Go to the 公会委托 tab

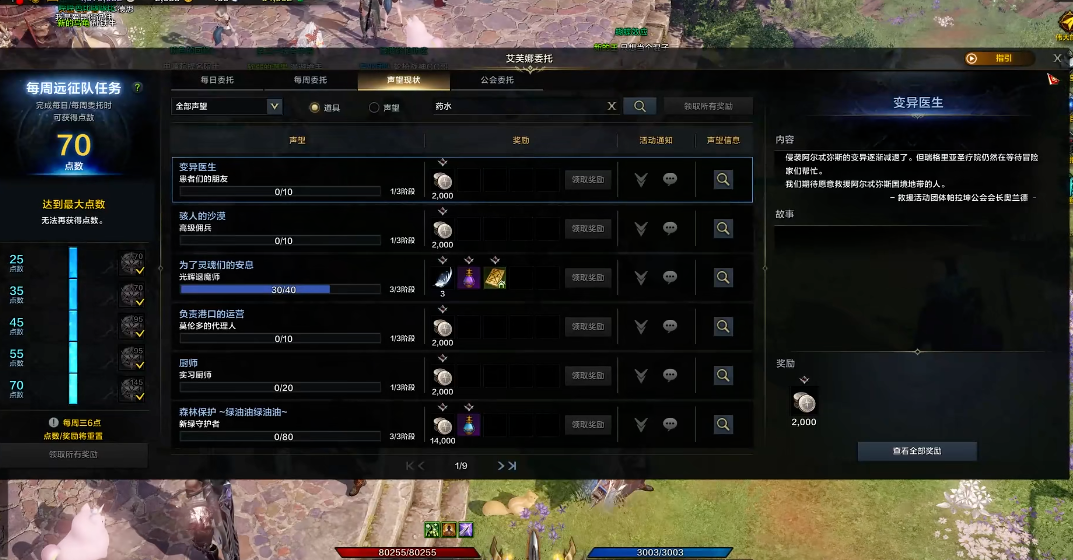pyautogui.click(x=497, y=80)
